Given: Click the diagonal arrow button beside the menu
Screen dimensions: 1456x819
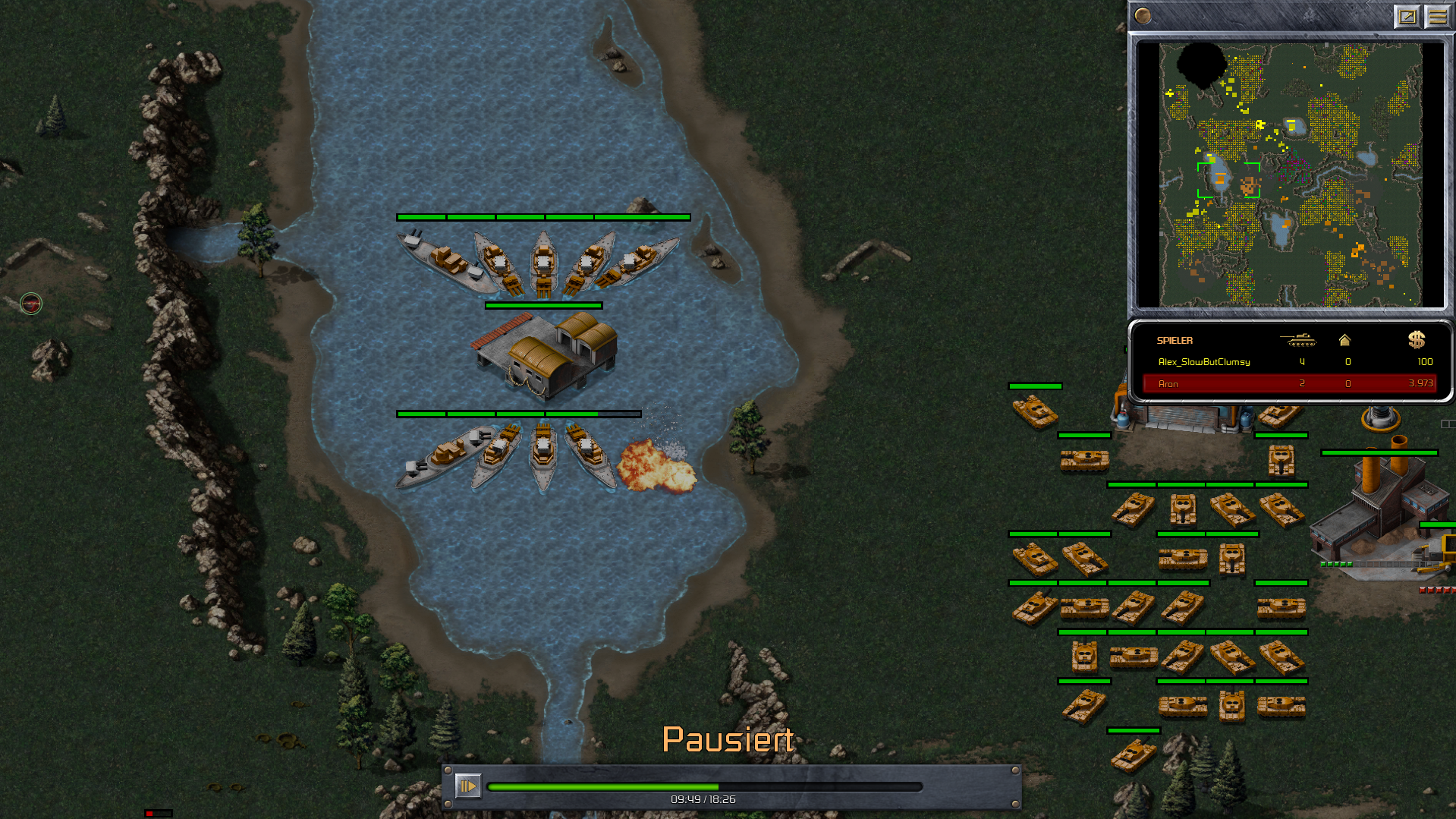Looking at the screenshot, I should [x=1407, y=17].
